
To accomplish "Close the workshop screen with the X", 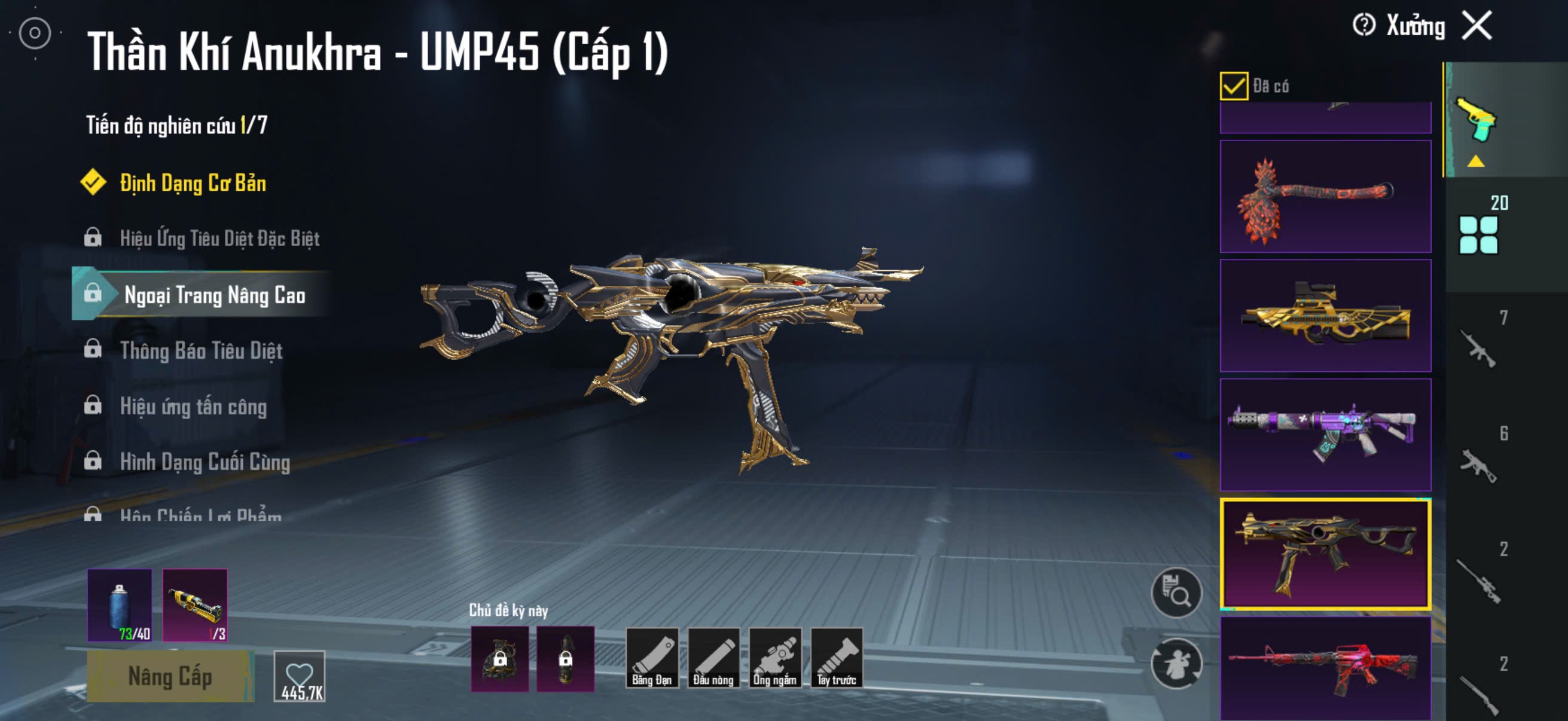I will point(1477,26).
